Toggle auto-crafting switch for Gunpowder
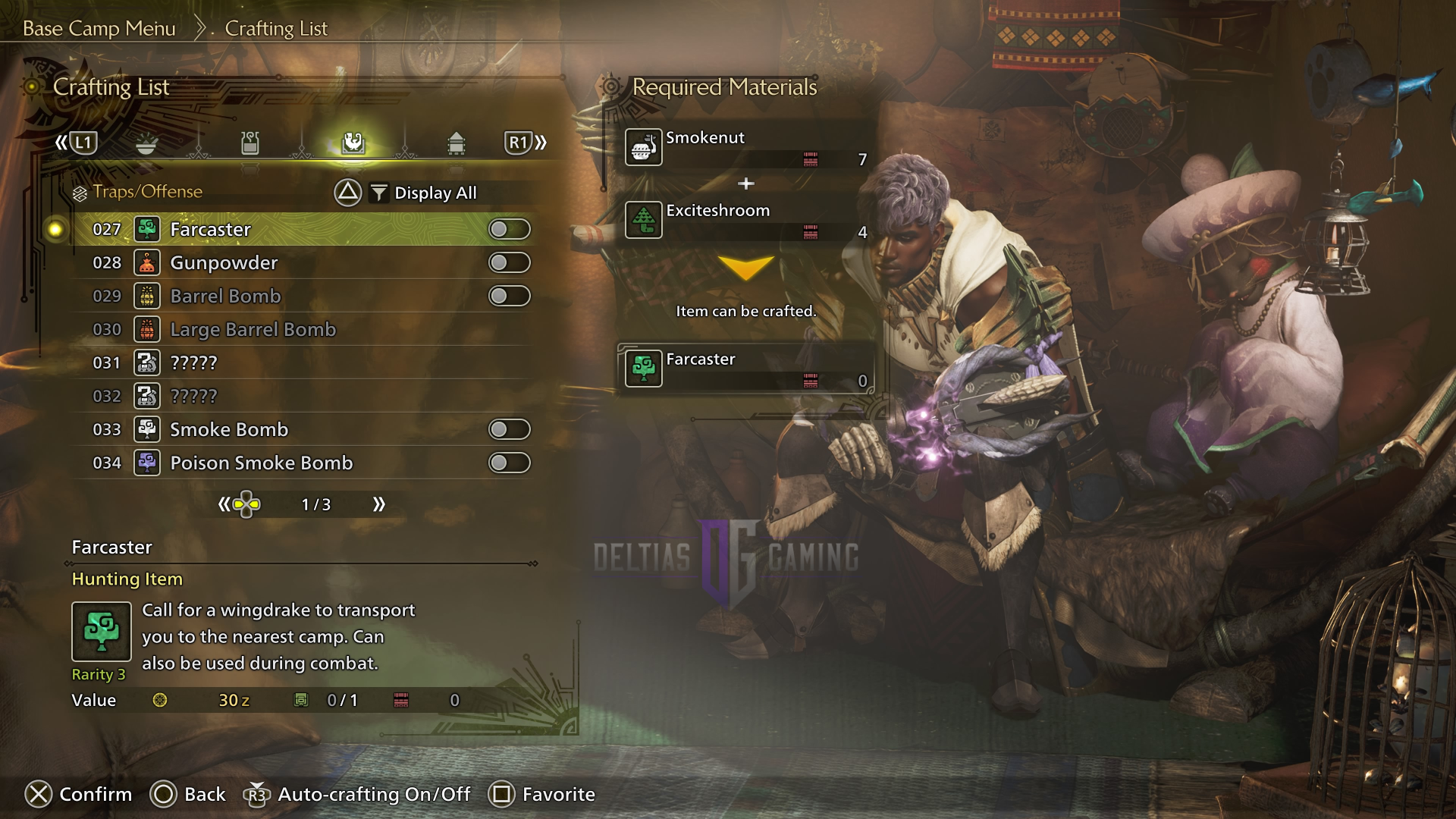1456x819 pixels. pyautogui.click(x=509, y=262)
